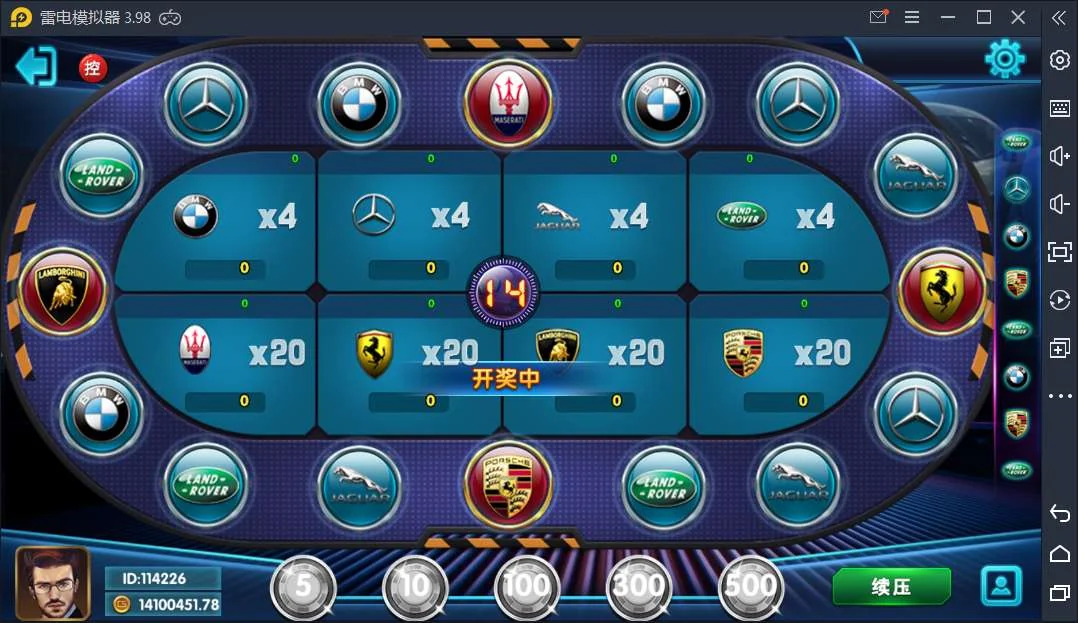Bet on the Maserati x20 panel
The image size is (1078, 623).
point(225,355)
